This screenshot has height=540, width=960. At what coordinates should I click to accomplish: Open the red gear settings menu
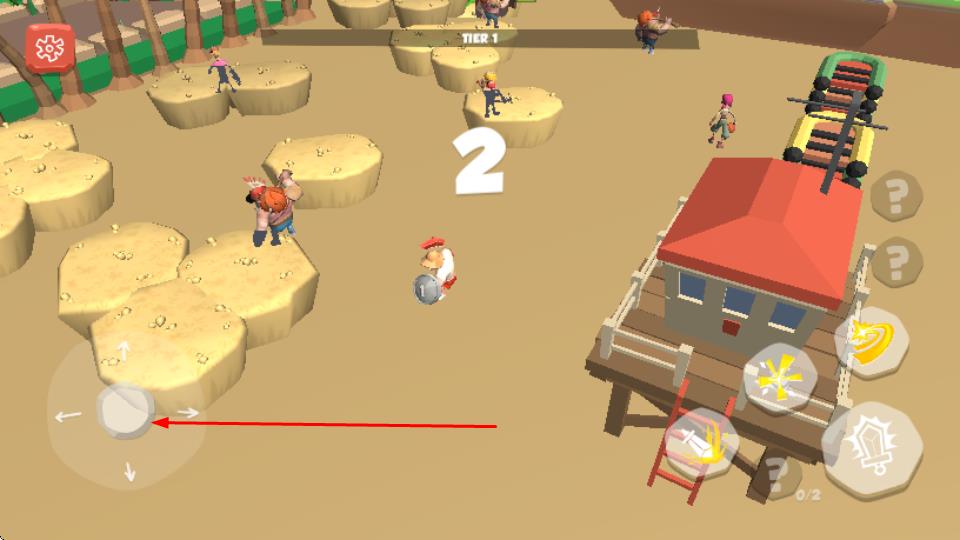coord(49,47)
